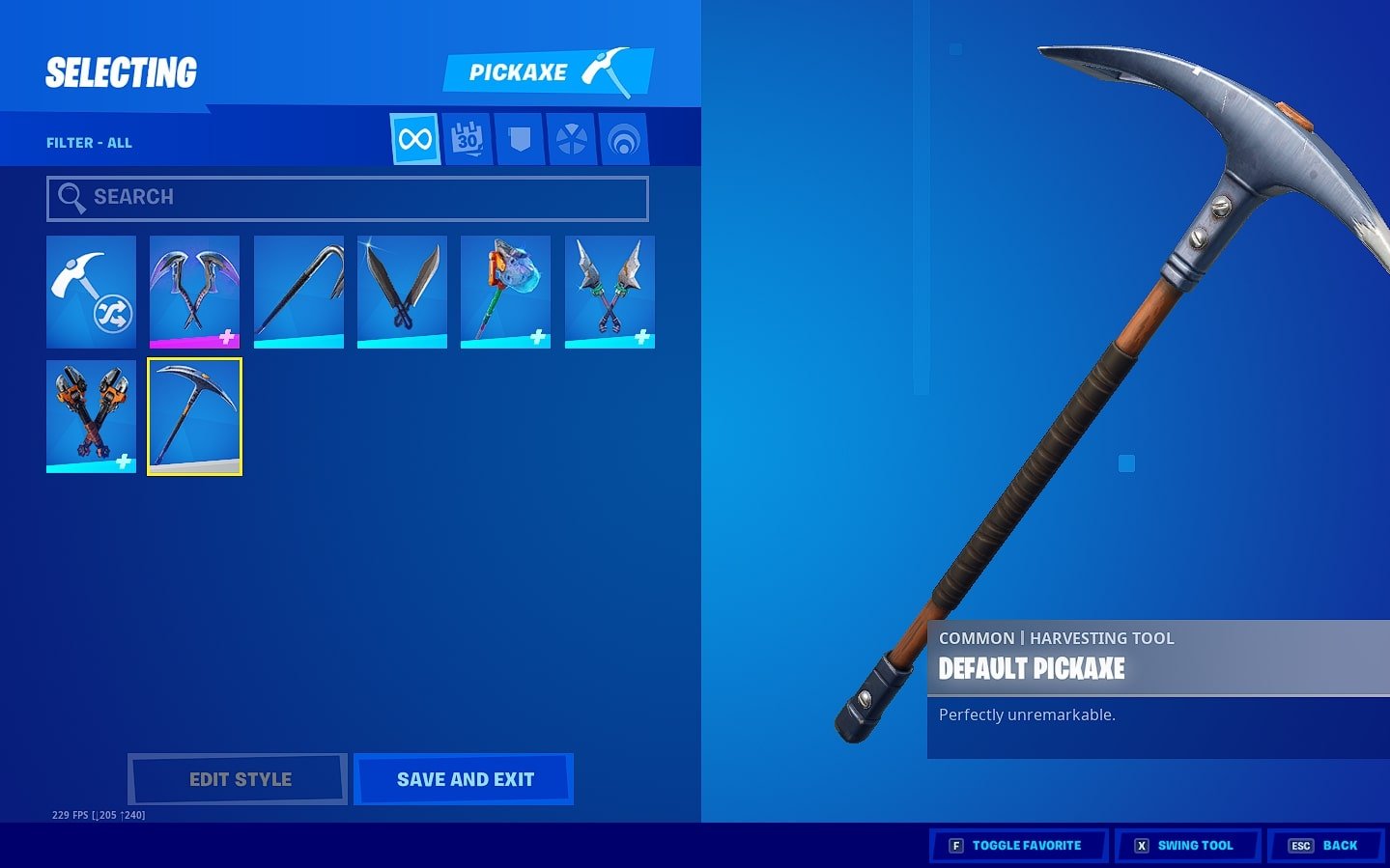Click the search magnifier icon
Screen dimensions: 1390x868
point(71,197)
